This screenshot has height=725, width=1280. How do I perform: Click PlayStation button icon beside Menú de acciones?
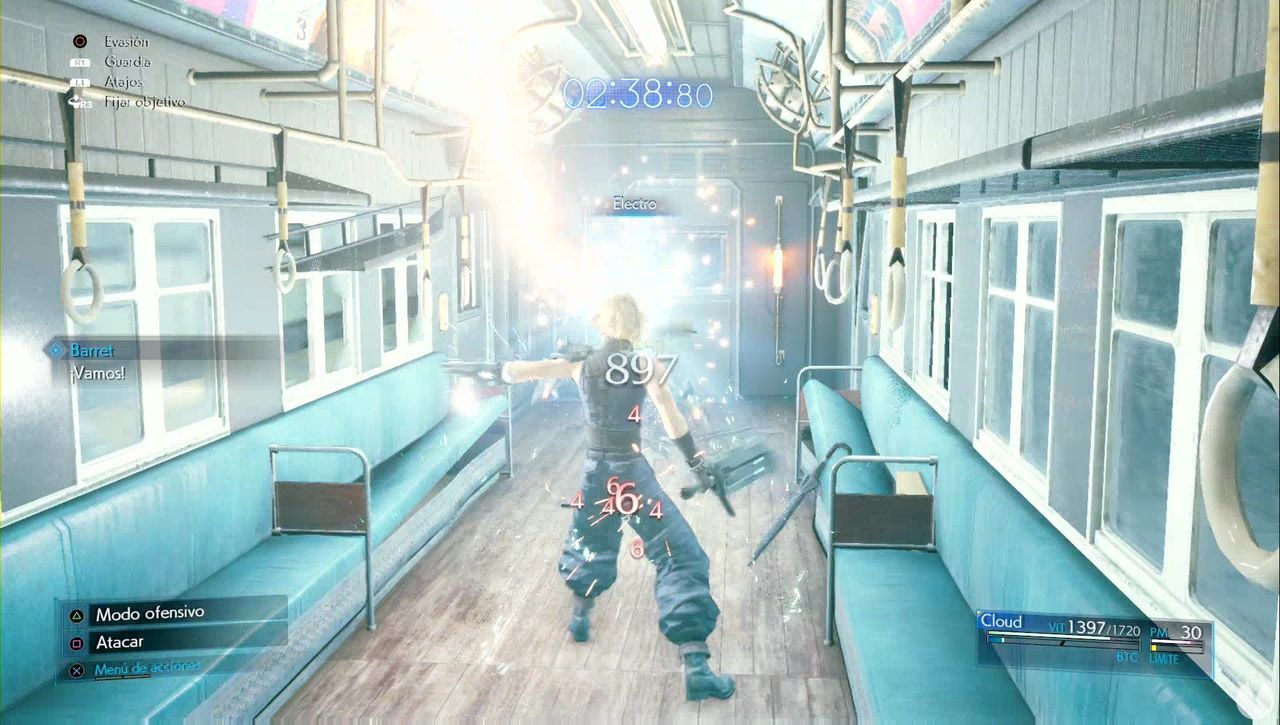(x=76, y=670)
